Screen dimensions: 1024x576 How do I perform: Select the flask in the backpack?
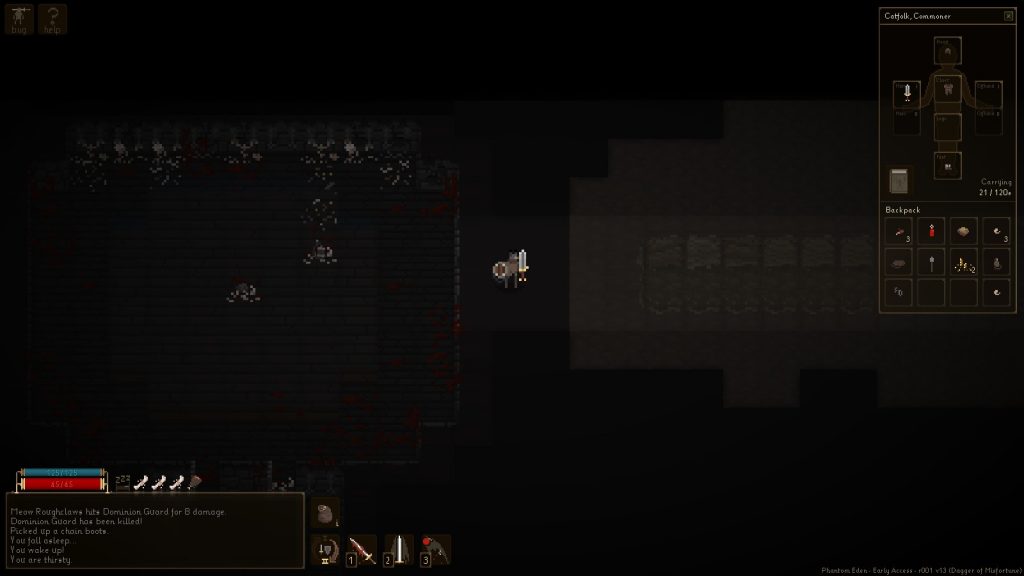996,263
